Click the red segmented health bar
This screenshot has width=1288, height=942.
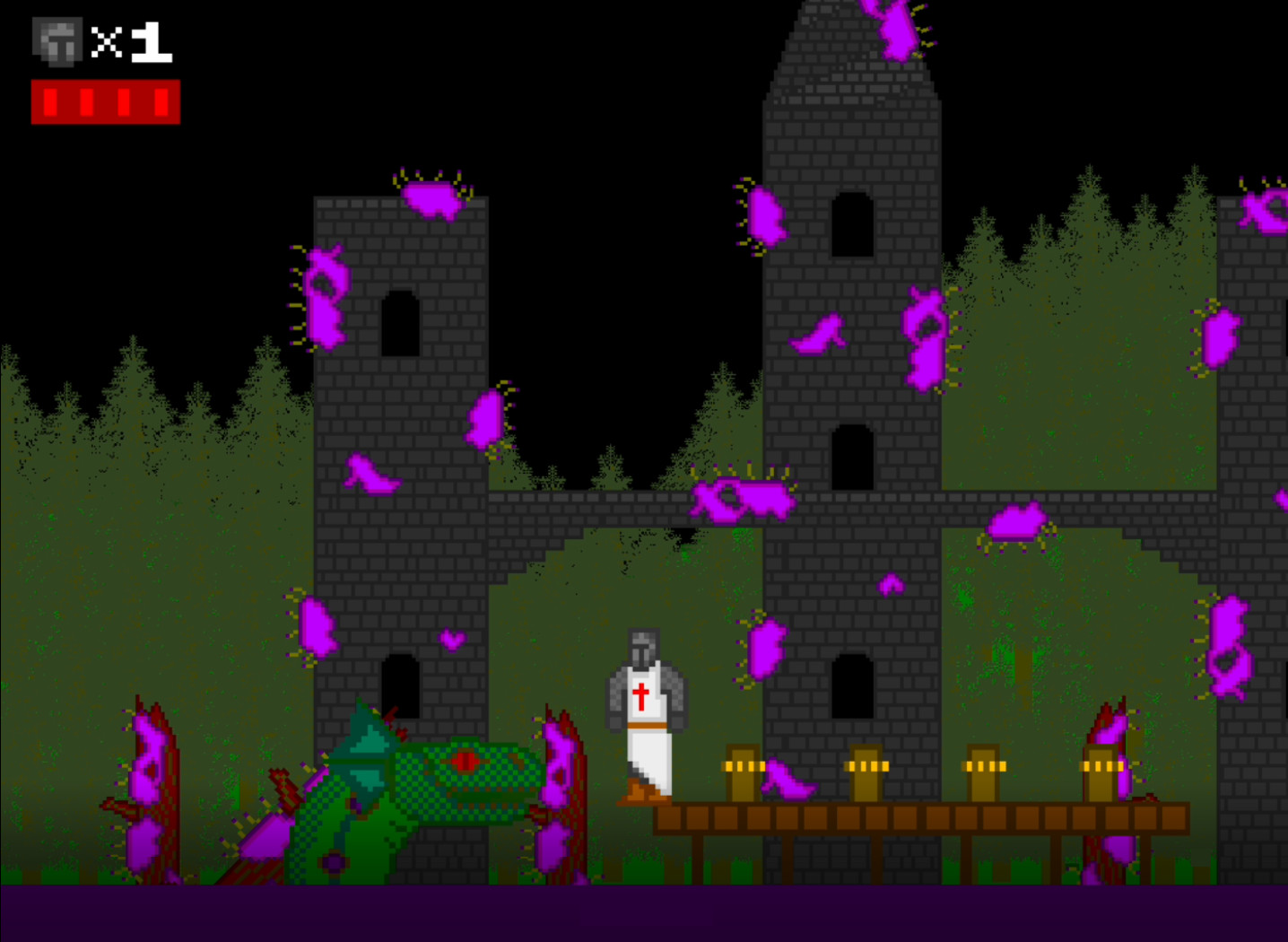106,101
